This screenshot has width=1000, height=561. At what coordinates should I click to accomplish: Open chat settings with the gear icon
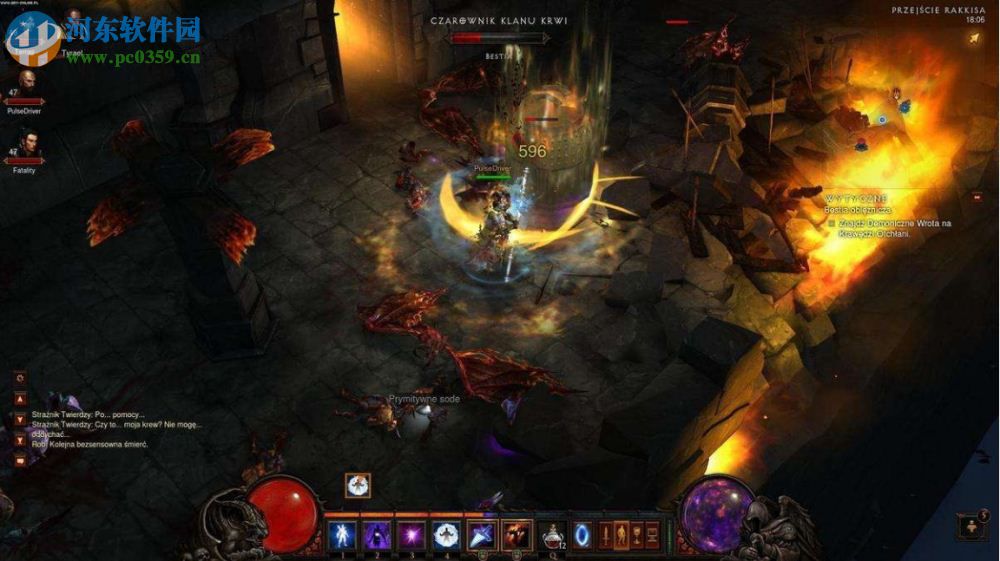[x=20, y=378]
